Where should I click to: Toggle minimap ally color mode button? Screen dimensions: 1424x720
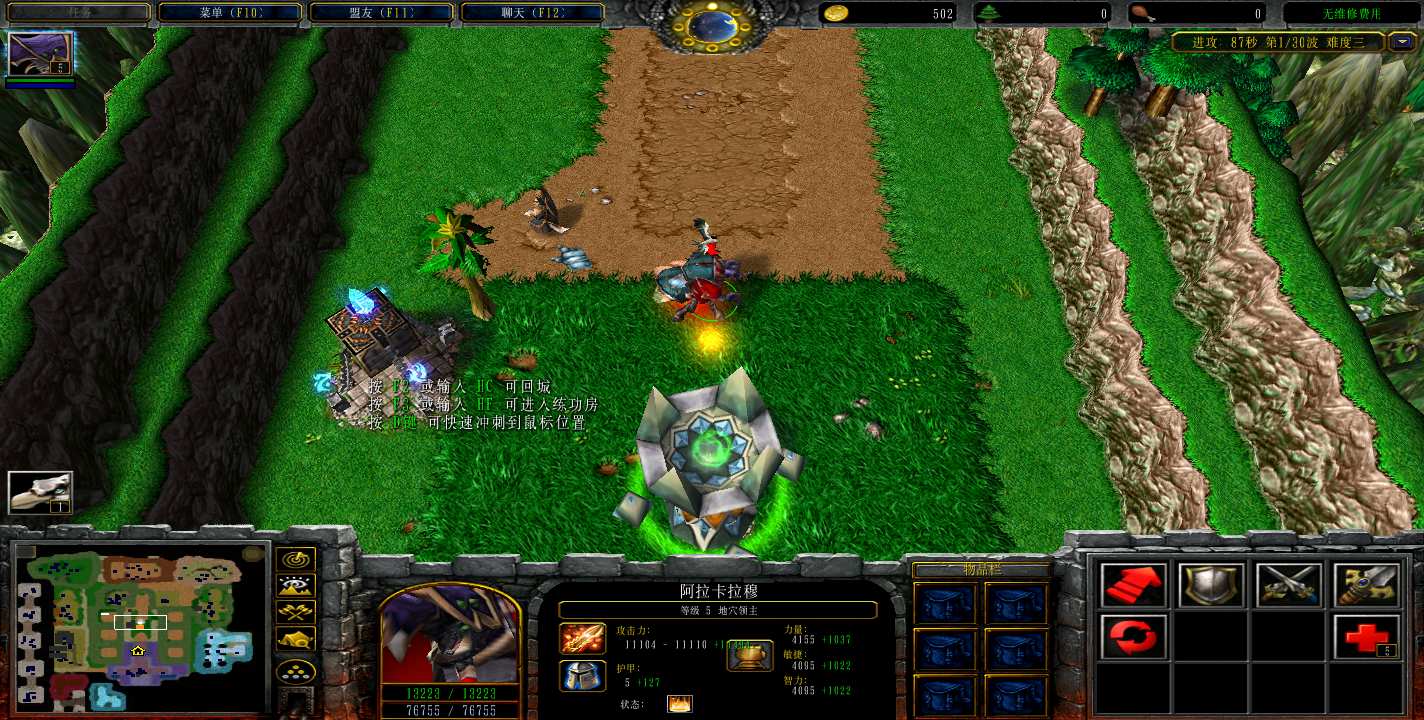tap(296, 612)
